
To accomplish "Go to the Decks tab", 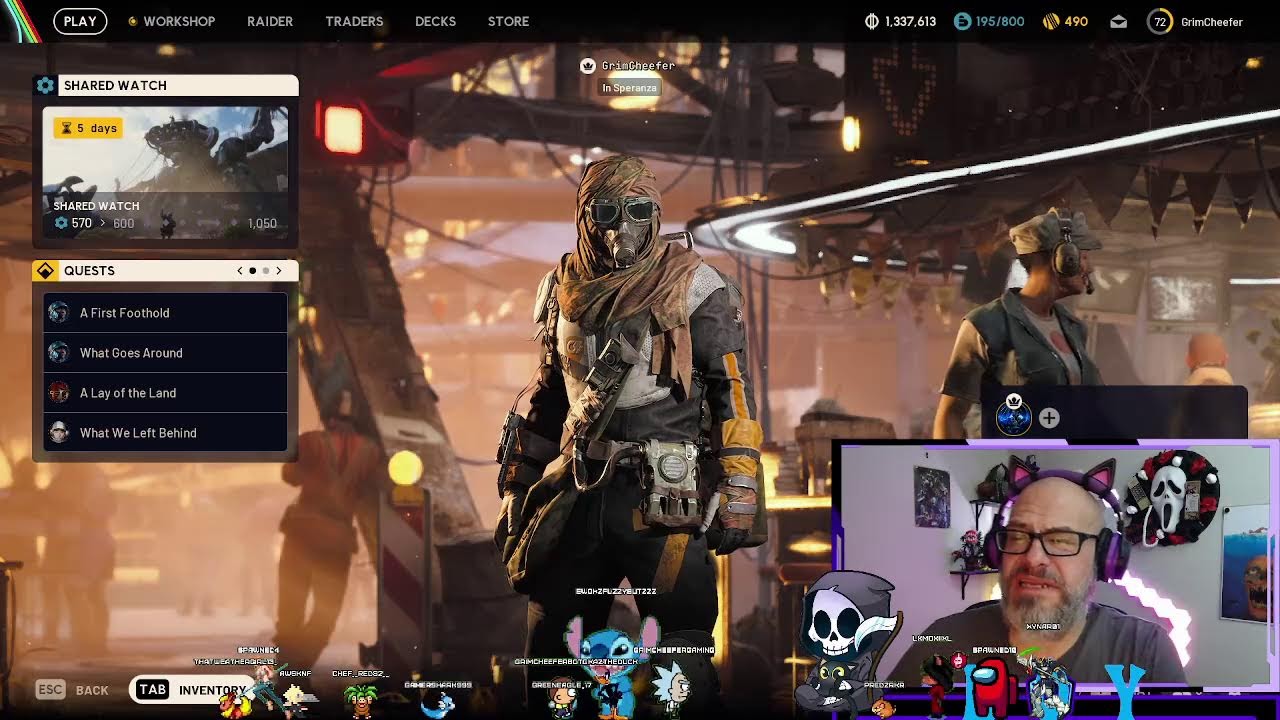I will point(435,21).
